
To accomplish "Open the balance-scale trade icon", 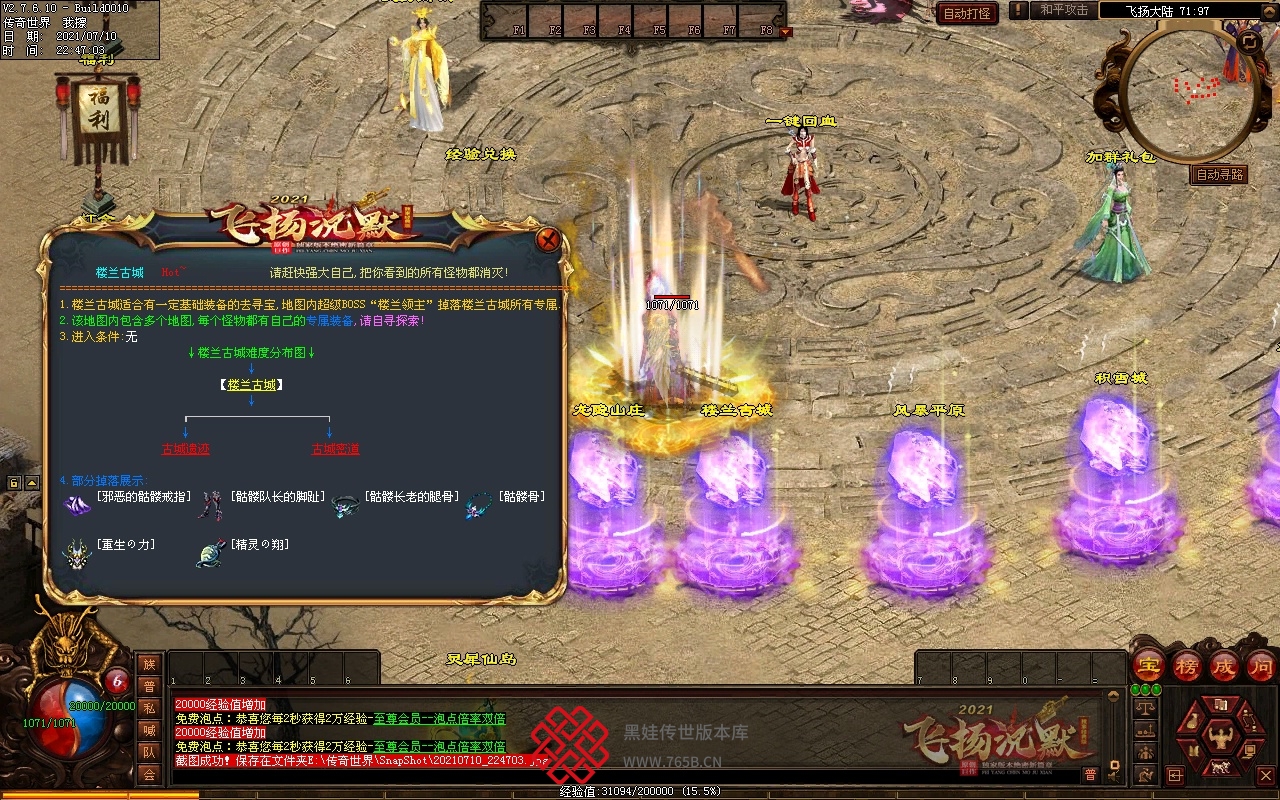I will (1146, 706).
